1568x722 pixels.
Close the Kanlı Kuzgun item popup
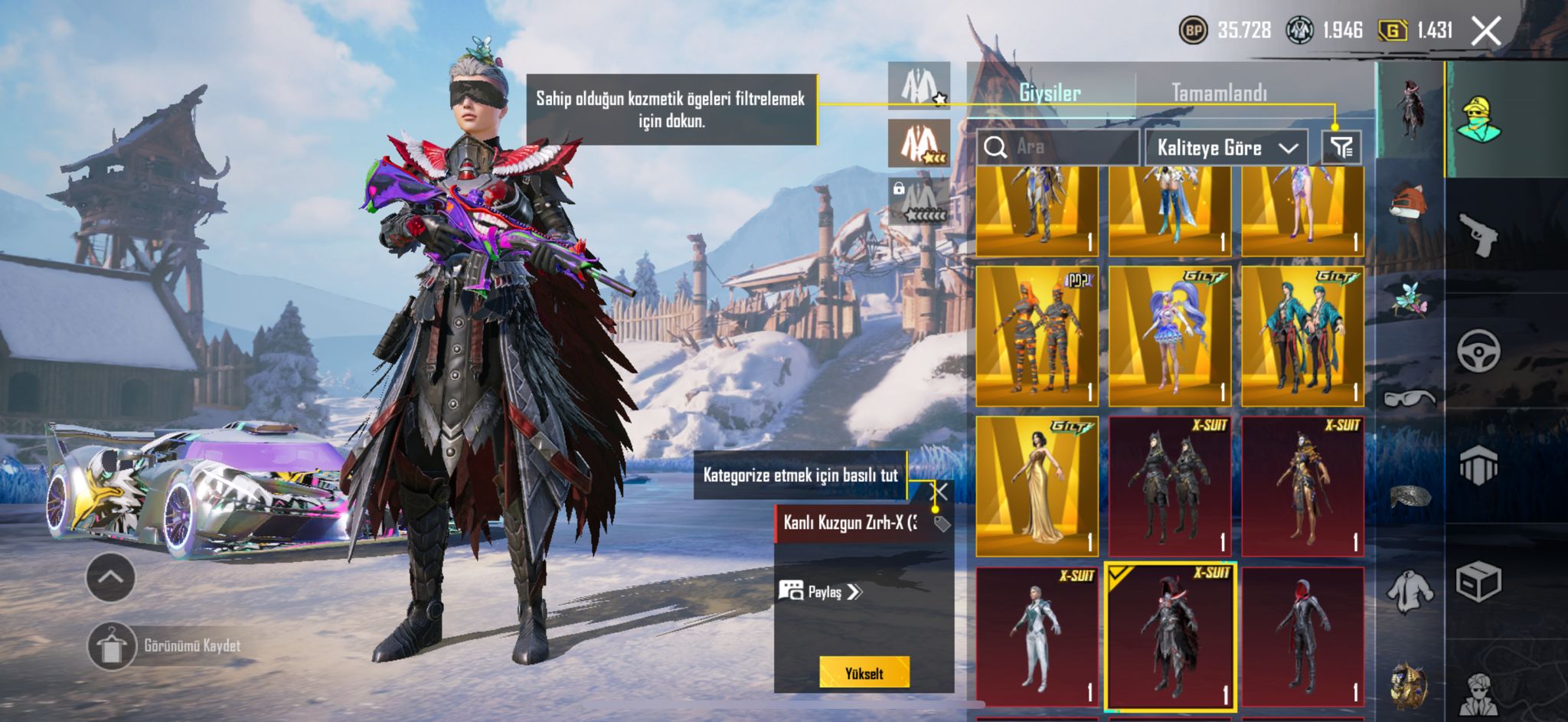pyautogui.click(x=941, y=492)
